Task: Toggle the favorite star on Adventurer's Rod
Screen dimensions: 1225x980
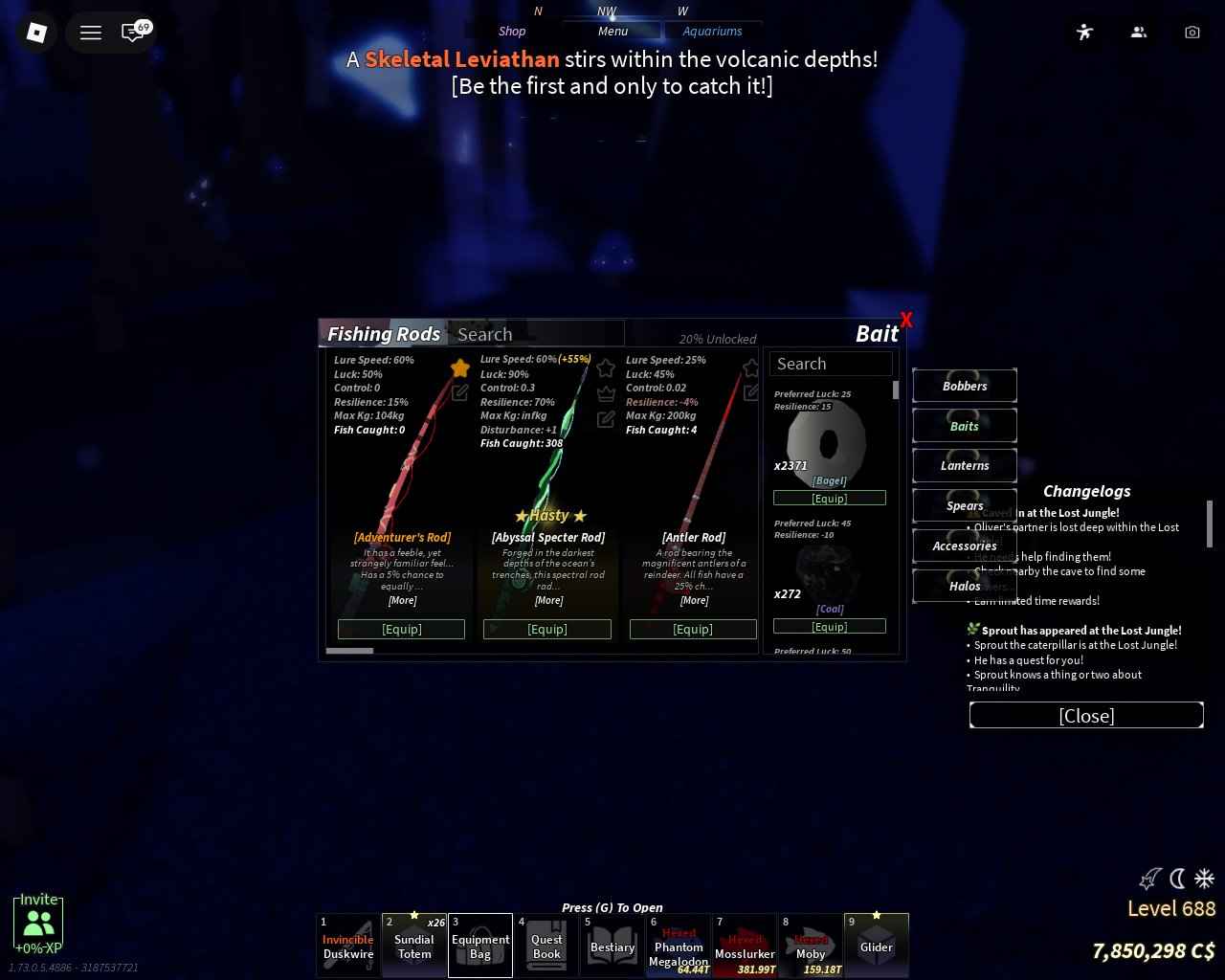Action: pyautogui.click(x=459, y=367)
